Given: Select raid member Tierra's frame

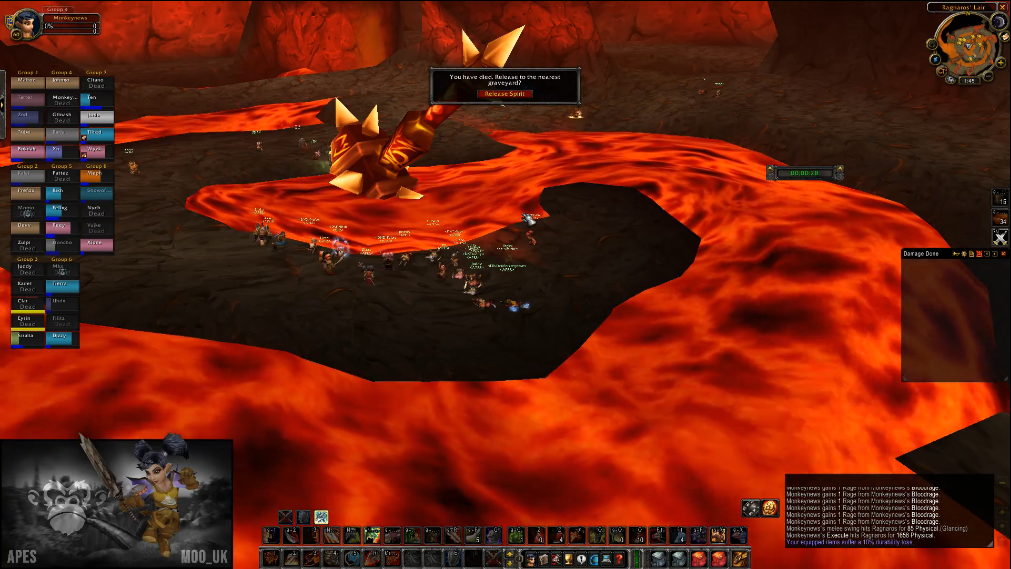Looking at the screenshot, I should 61,285.
